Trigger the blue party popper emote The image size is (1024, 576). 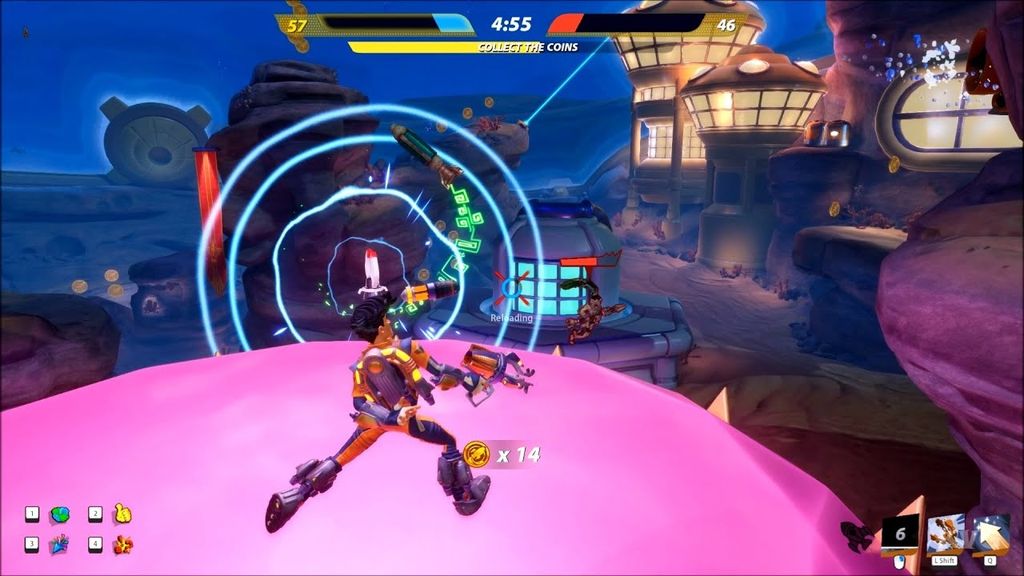[x=58, y=545]
